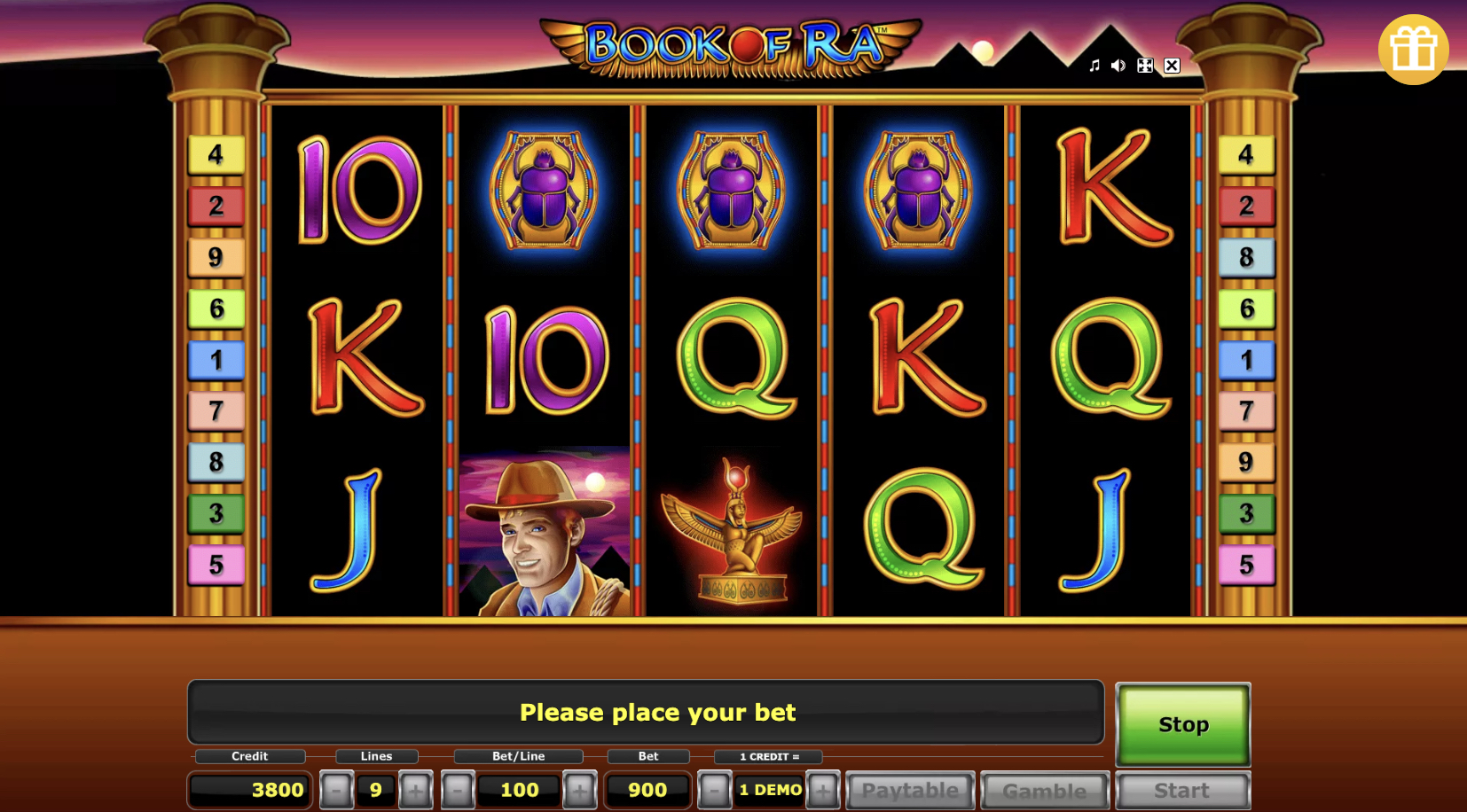Increase Lines with the plus button

pos(415,789)
